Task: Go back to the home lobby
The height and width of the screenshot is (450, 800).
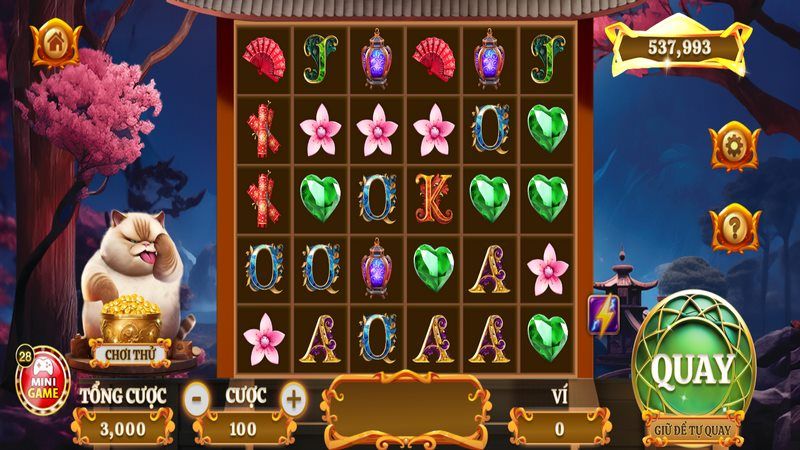Action: pyautogui.click(x=53, y=43)
